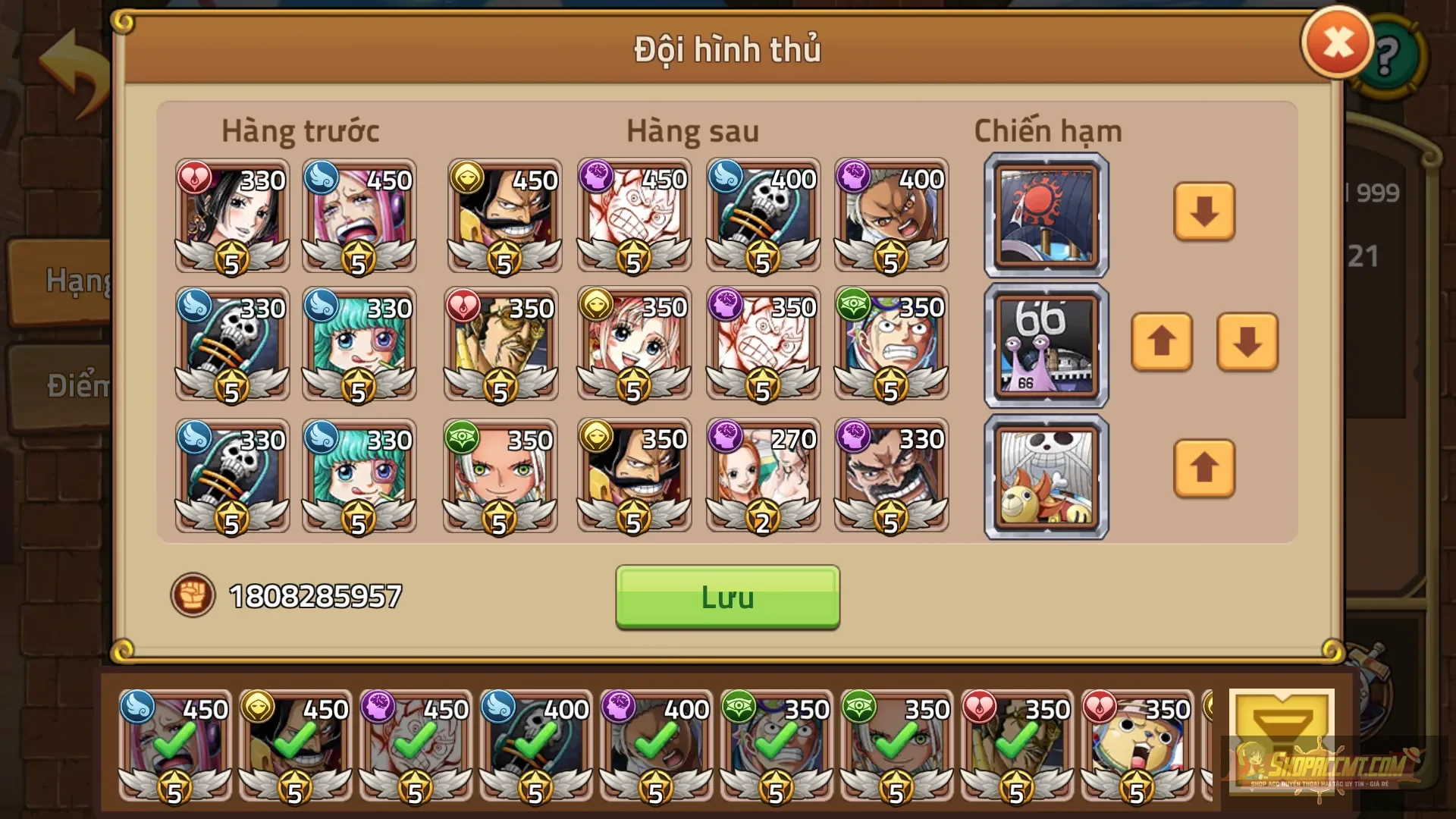1456x819 pixels.
Task: Select Boa Hancock in the front row
Action: [x=231, y=216]
